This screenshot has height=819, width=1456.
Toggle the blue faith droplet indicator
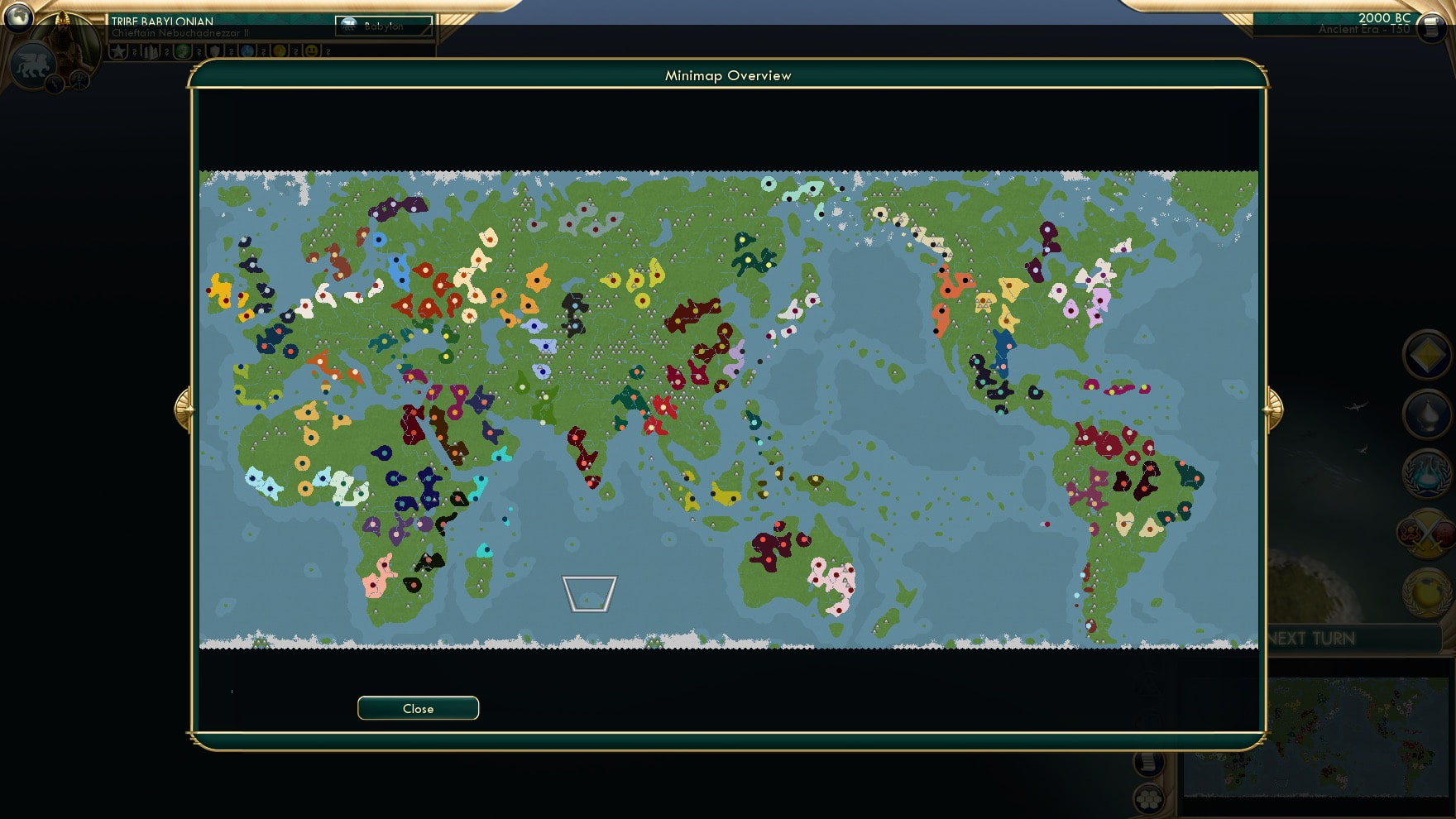tap(247, 51)
